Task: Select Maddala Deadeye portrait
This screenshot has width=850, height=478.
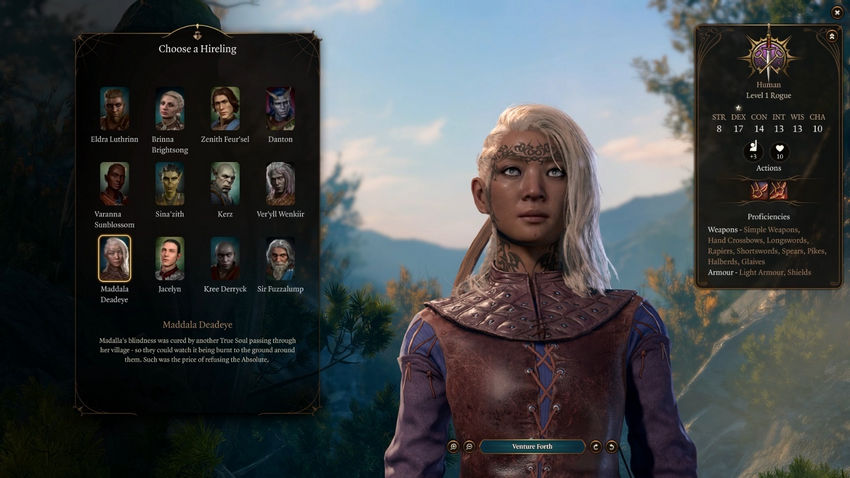Action: pyautogui.click(x=114, y=258)
